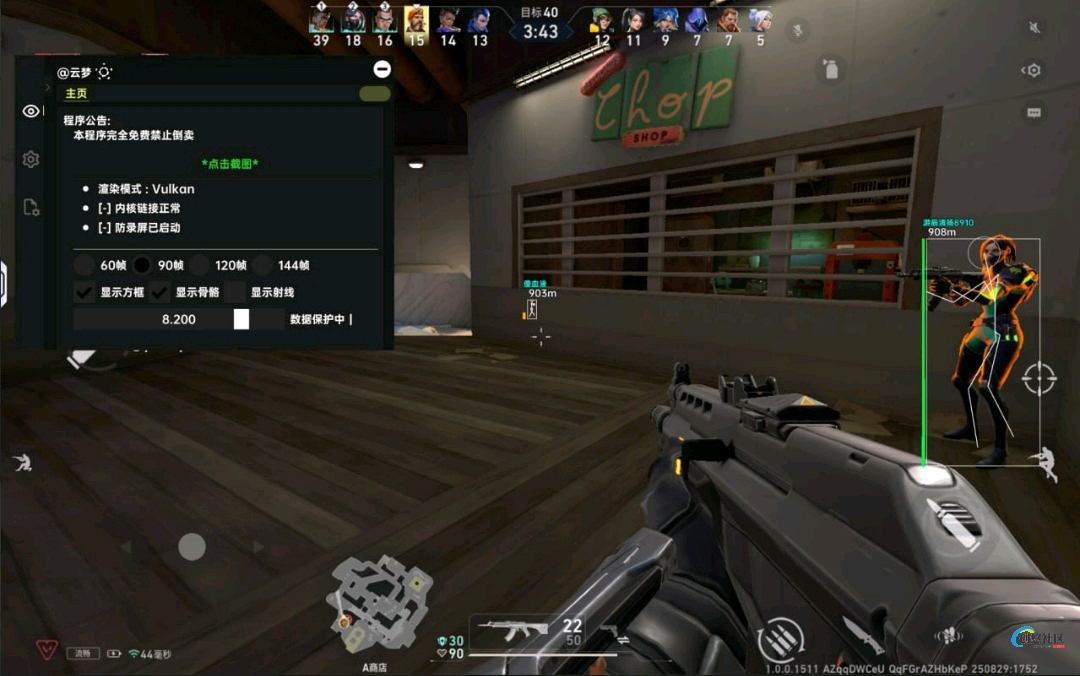
Task: Minimize the overlay panel with the minus button
Action: click(382, 69)
